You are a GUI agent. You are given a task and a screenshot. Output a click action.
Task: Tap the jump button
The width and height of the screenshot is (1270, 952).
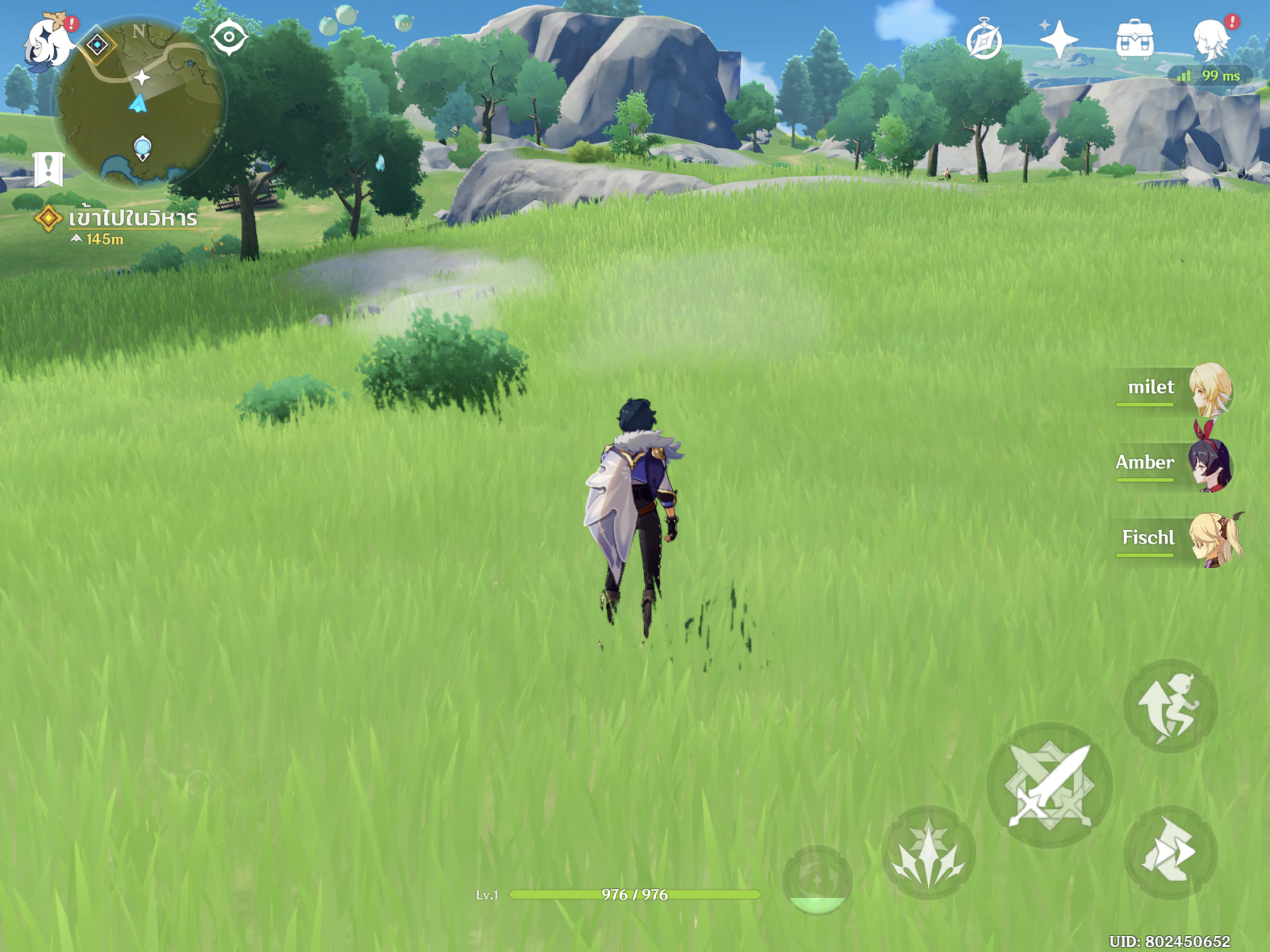point(1170,706)
